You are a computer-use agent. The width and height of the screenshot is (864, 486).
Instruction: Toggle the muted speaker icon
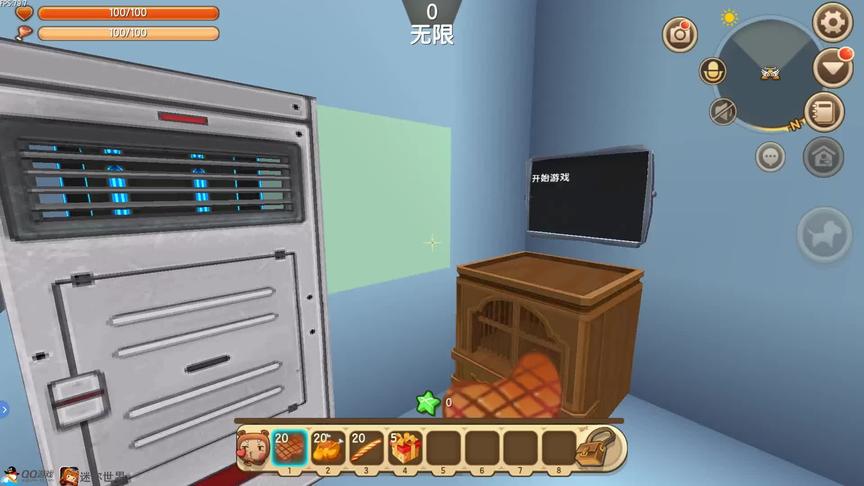click(x=723, y=111)
